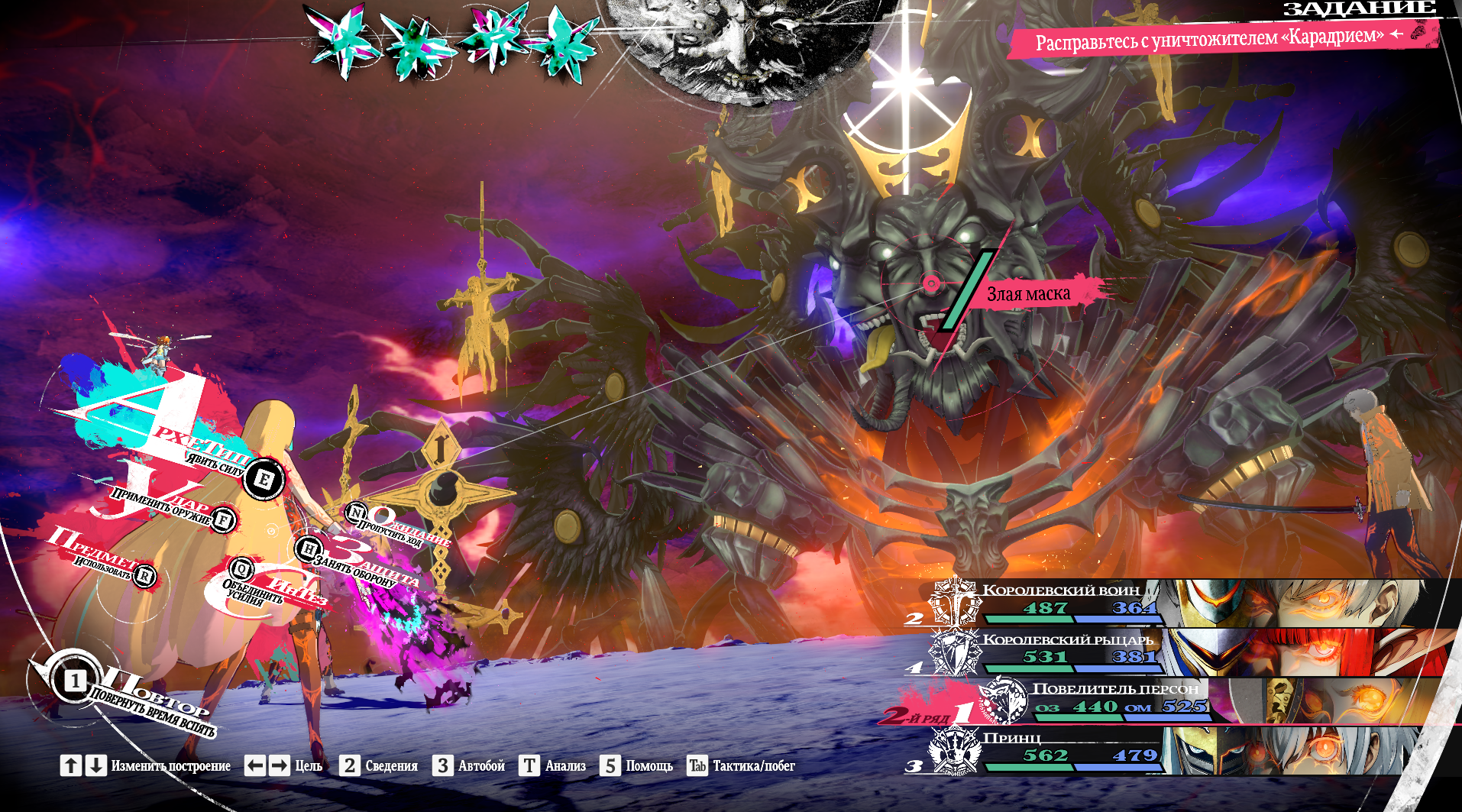Show the Помощь help screen
This screenshot has width=1462, height=812.
(636, 765)
